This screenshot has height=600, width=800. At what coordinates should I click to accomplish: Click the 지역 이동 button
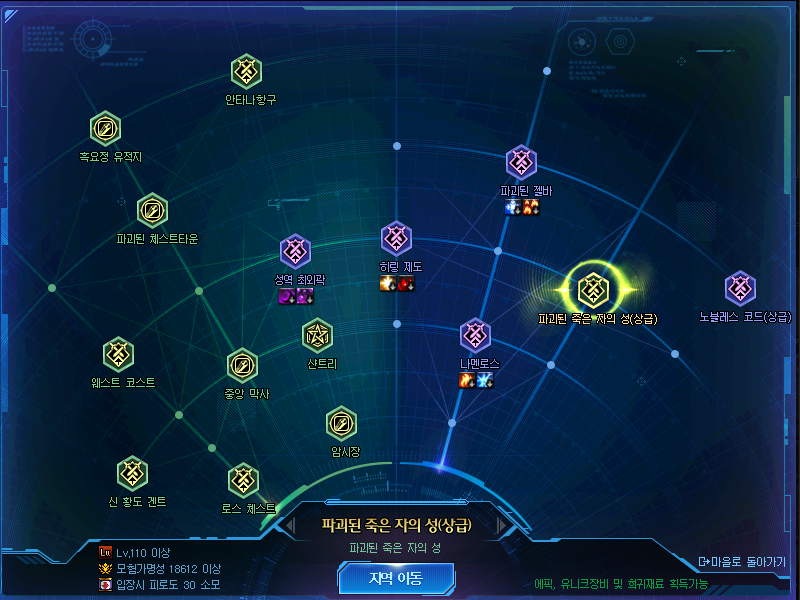(396, 578)
